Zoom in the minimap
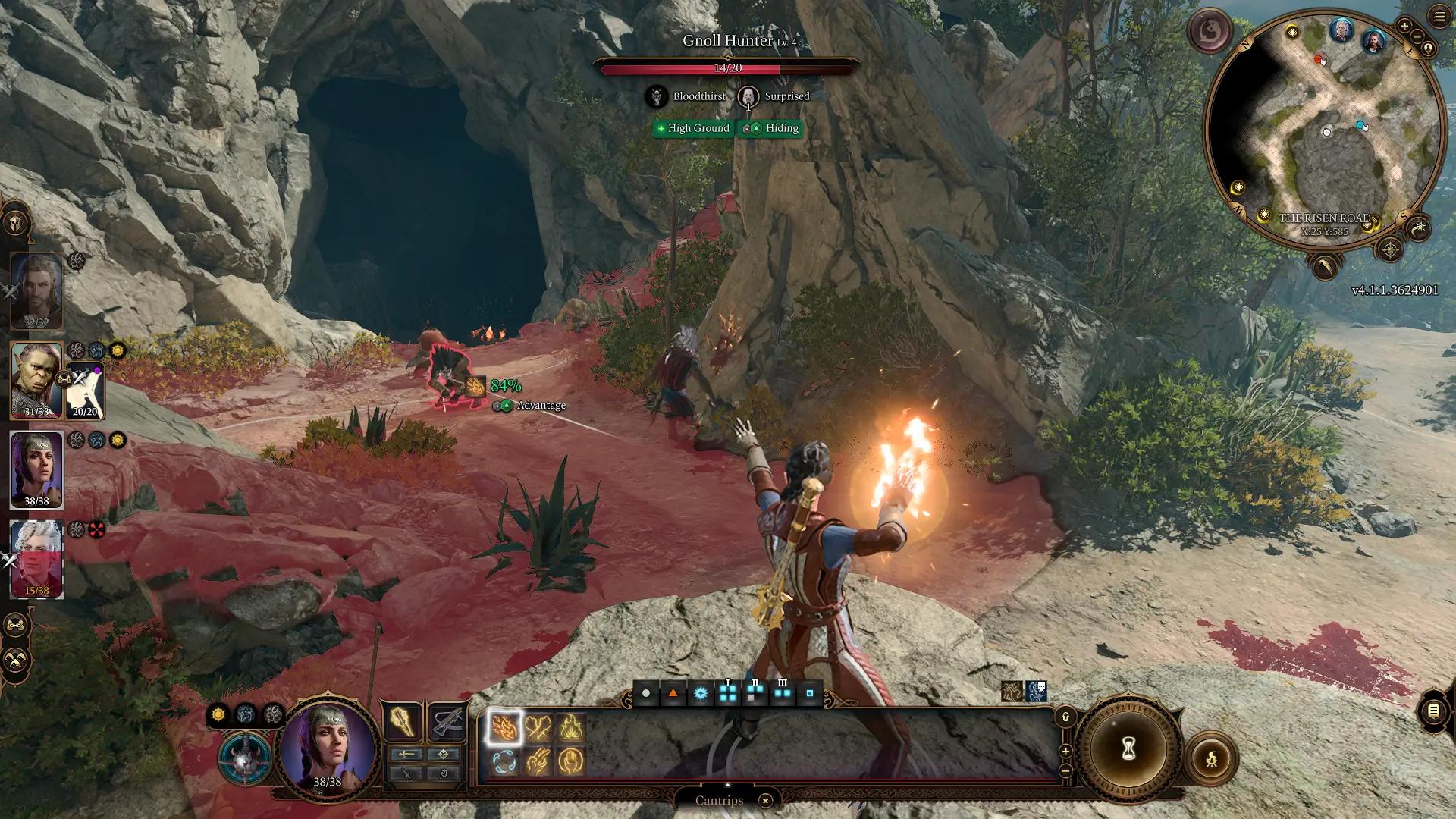Viewport: 1456px width, 819px height. [x=1404, y=27]
